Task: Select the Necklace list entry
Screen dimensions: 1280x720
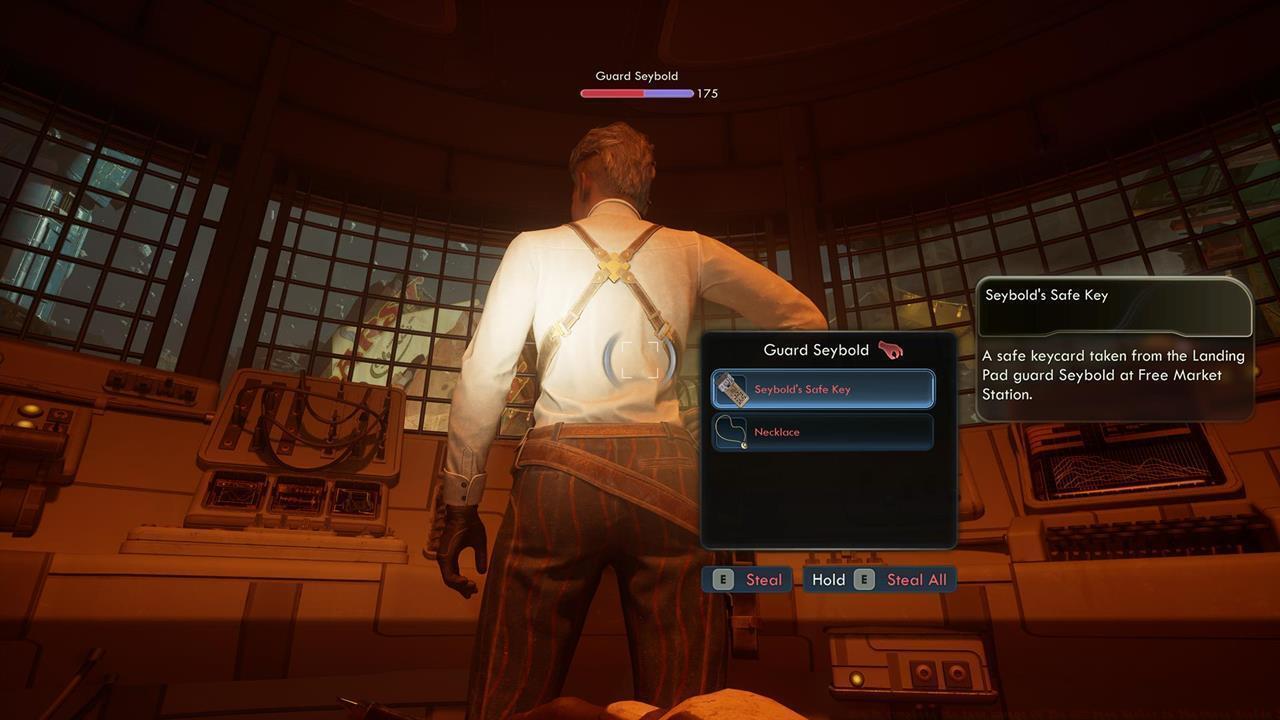Action: [822, 431]
